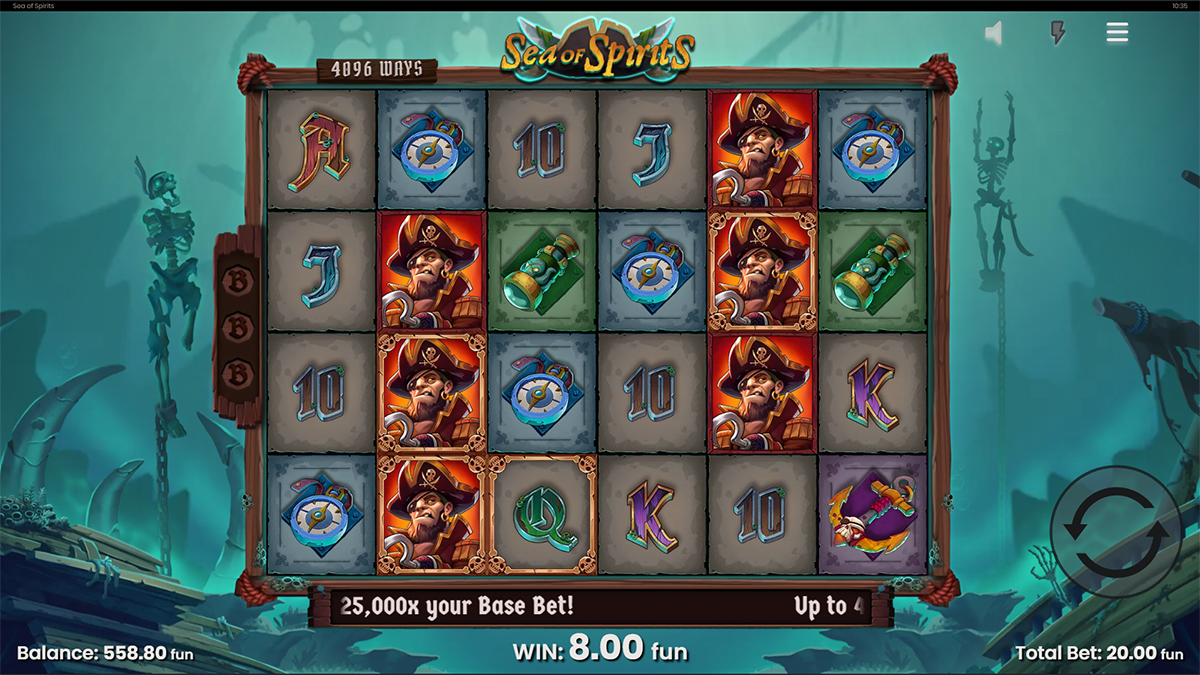Toggle the sound speaker icon
This screenshot has width=1200, height=675.
pyautogui.click(x=994, y=34)
